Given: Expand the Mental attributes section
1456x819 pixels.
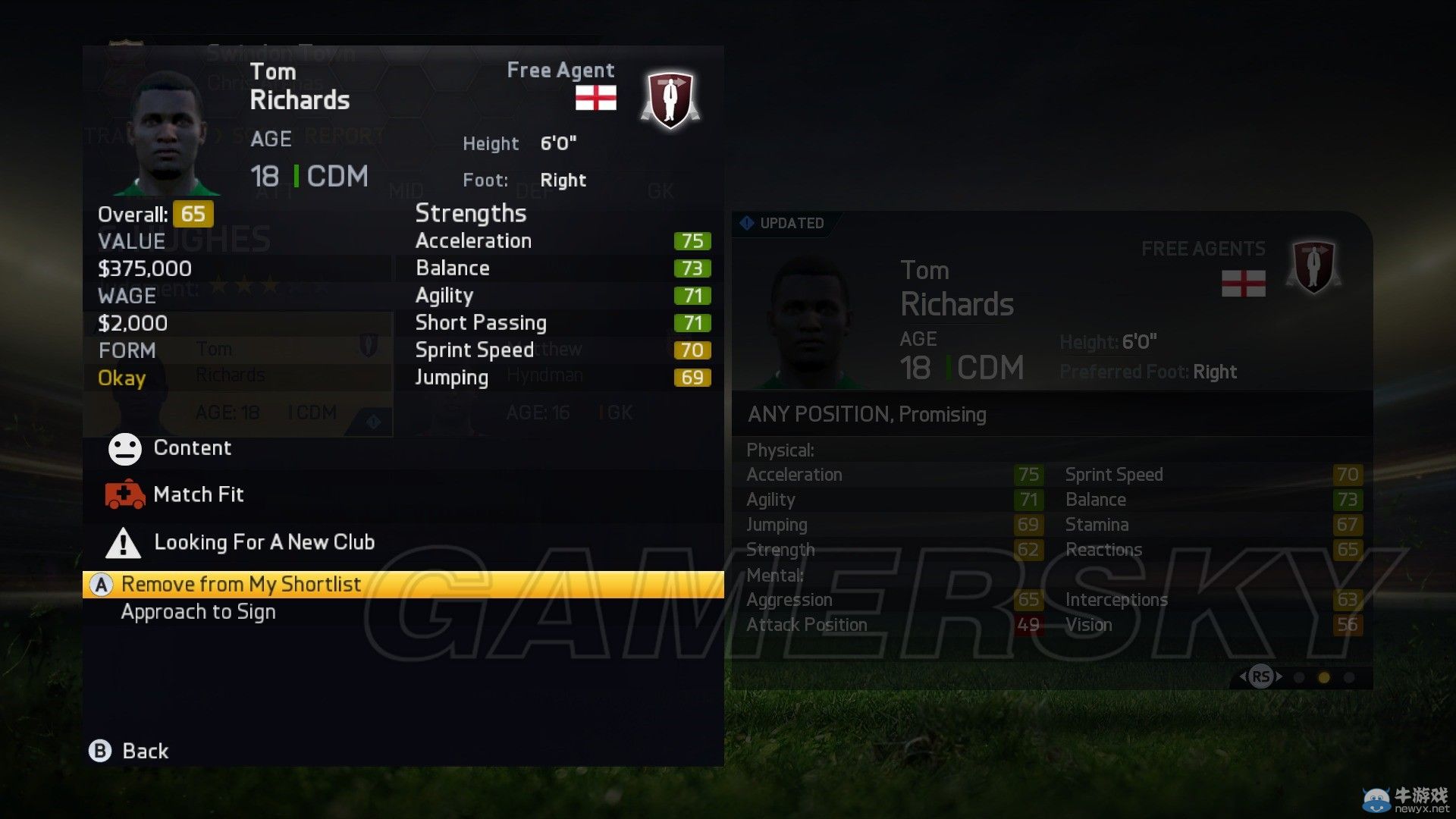Looking at the screenshot, I should pos(774,576).
